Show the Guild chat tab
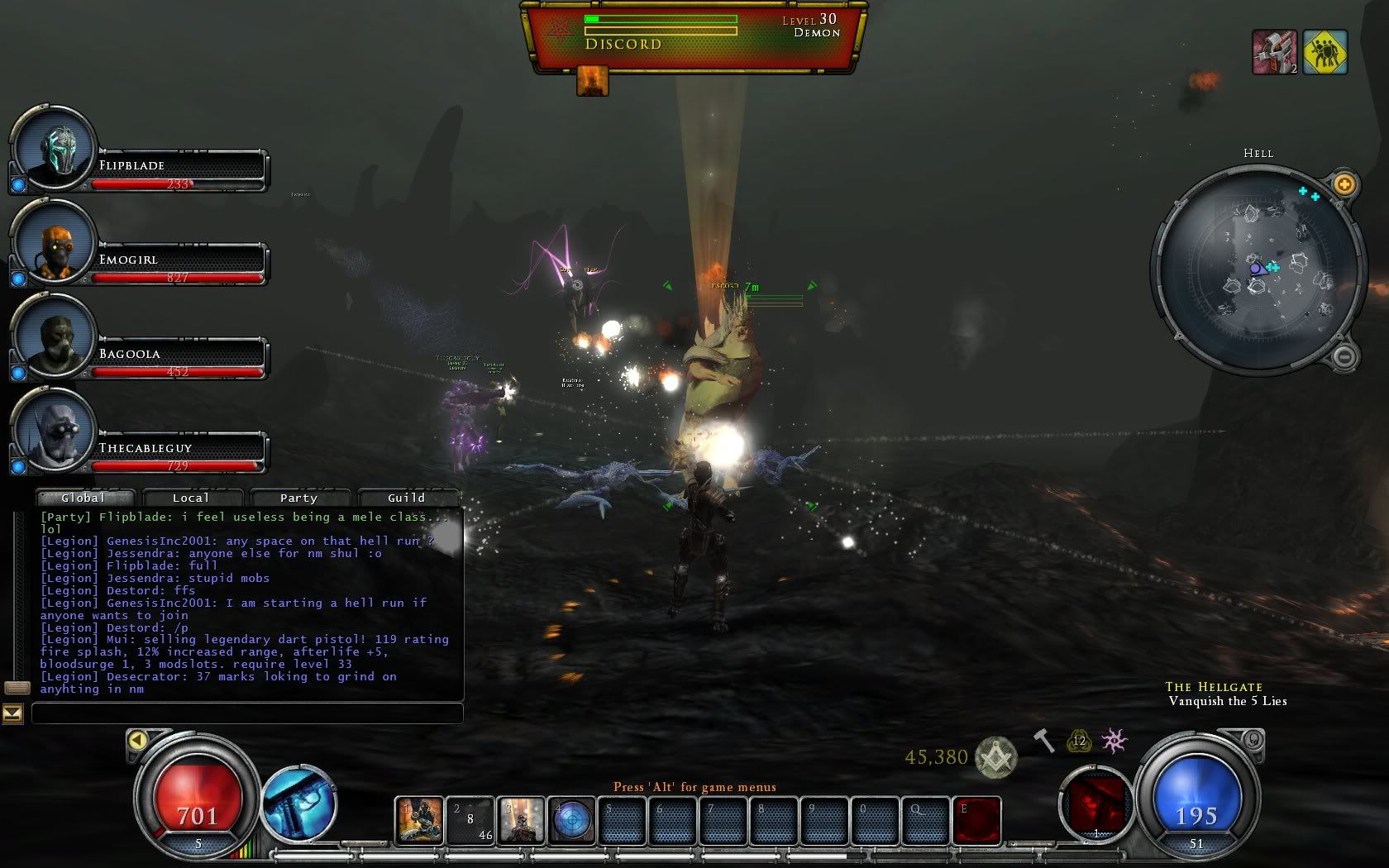Viewport: 1389px width, 868px height. pos(406,498)
